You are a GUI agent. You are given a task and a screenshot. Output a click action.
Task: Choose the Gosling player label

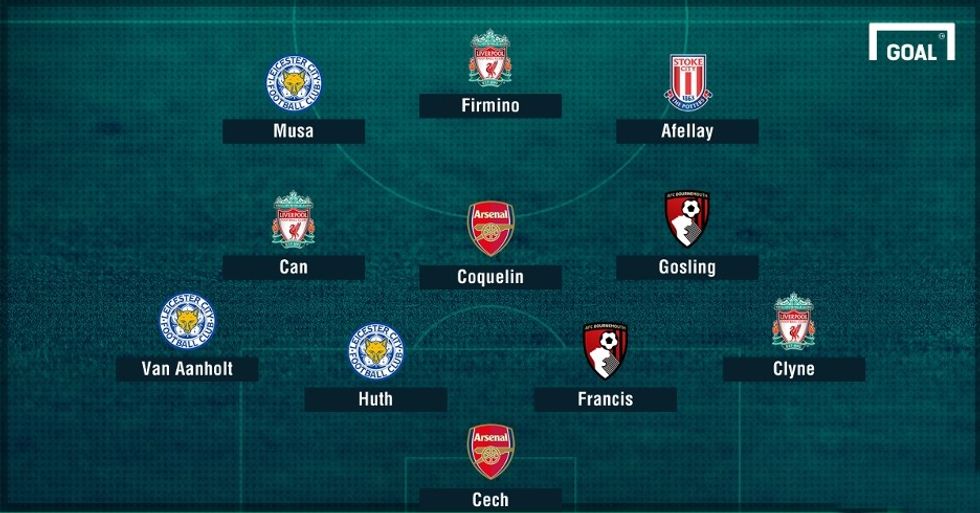tap(687, 267)
